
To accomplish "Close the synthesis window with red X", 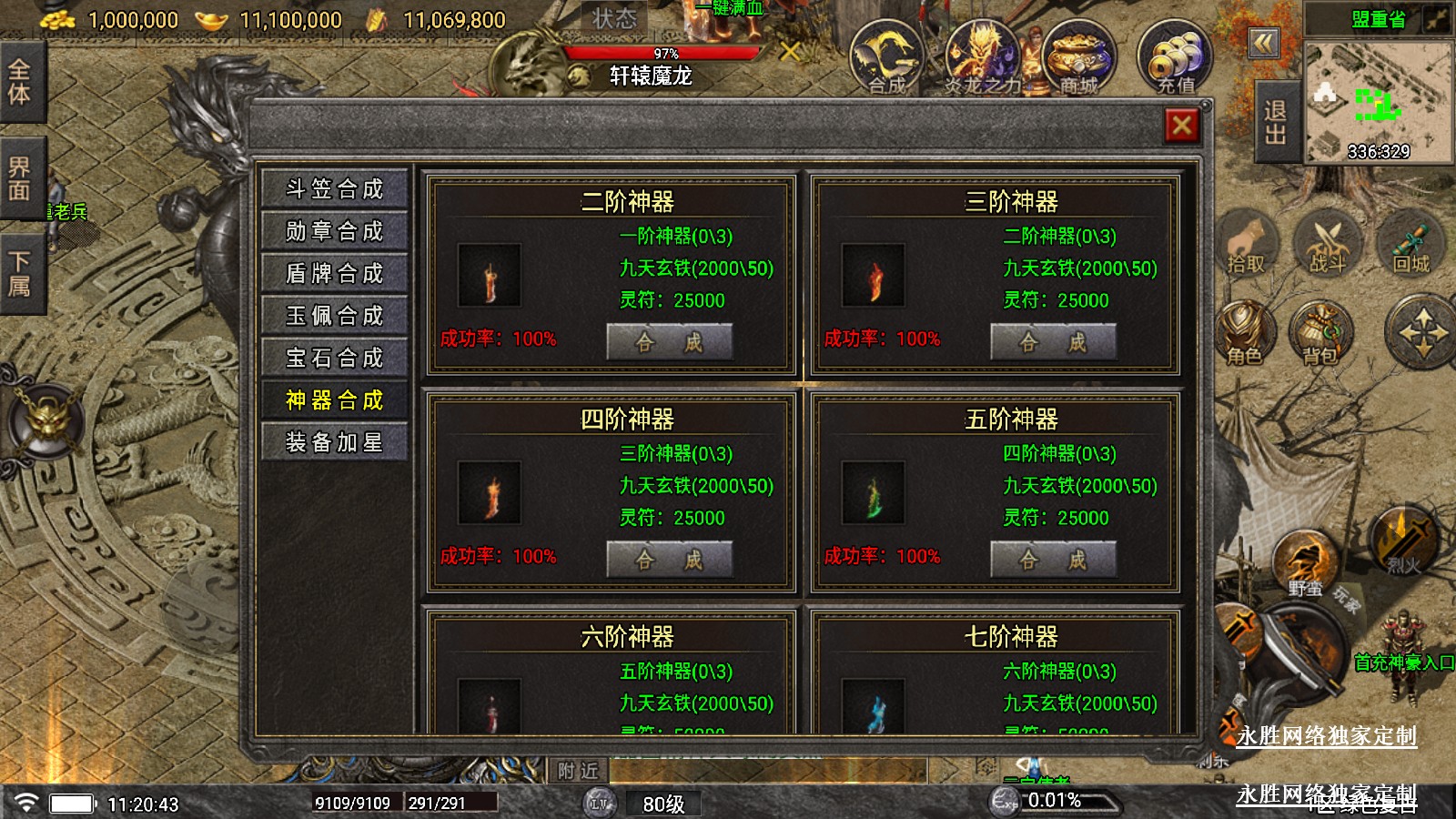I will pyautogui.click(x=1181, y=126).
